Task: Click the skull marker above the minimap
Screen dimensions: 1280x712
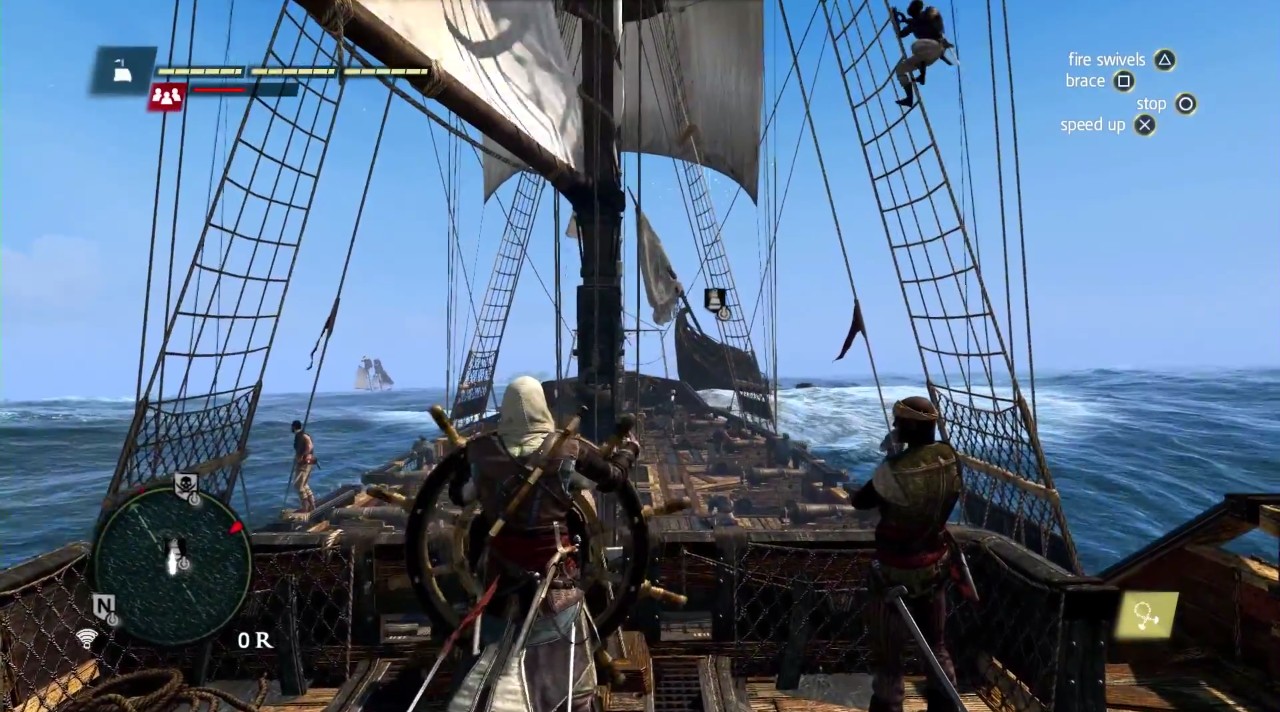Action: point(185,486)
